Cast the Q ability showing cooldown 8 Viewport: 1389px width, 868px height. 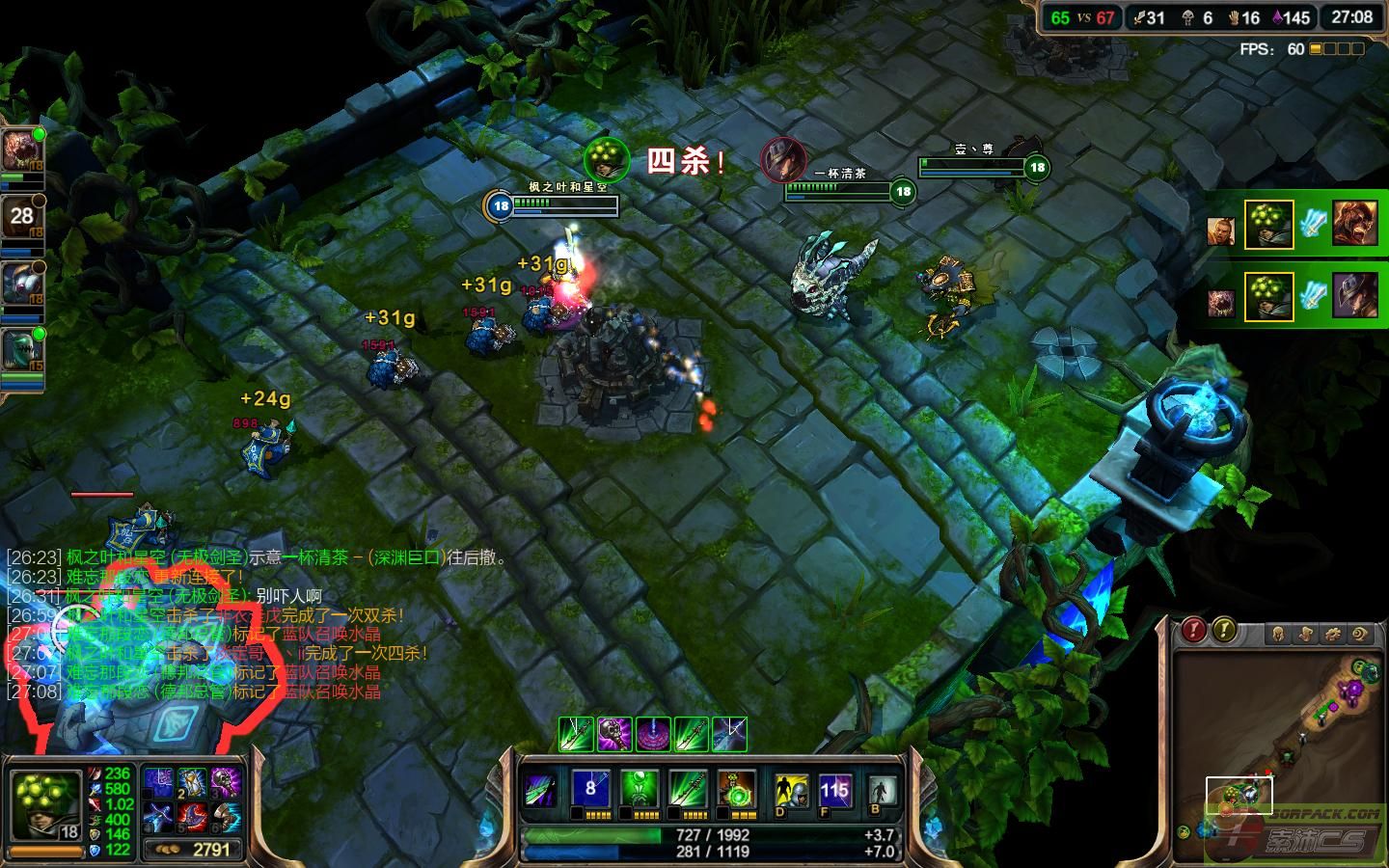click(x=590, y=790)
